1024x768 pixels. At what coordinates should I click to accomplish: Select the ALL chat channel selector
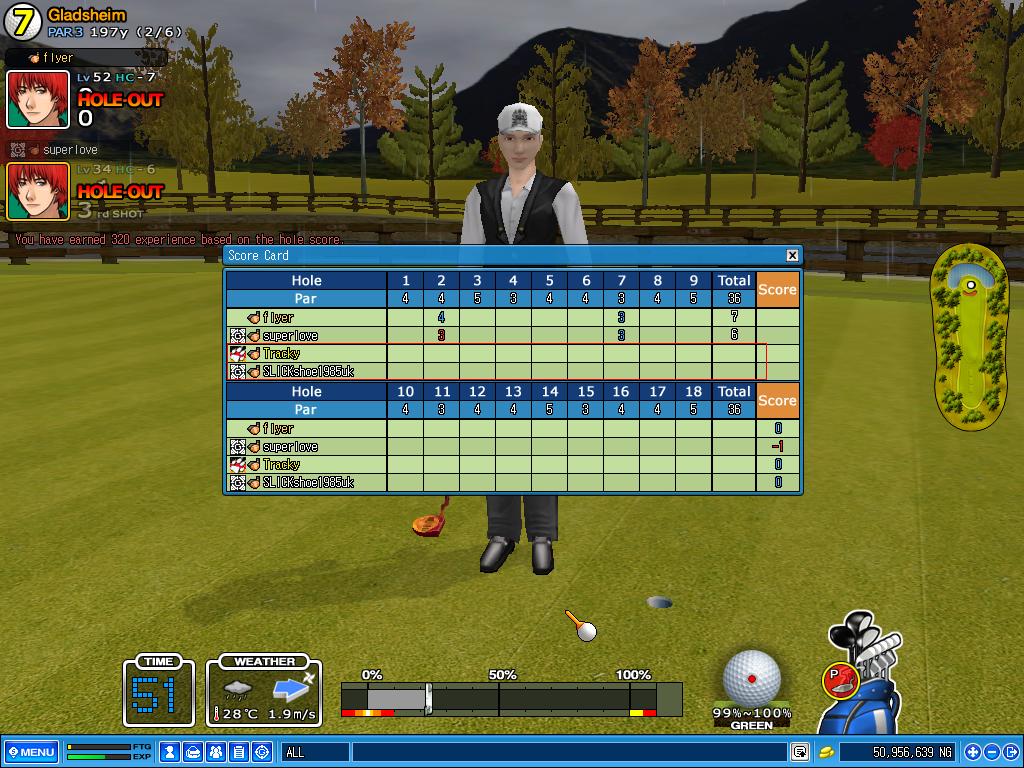coord(314,752)
